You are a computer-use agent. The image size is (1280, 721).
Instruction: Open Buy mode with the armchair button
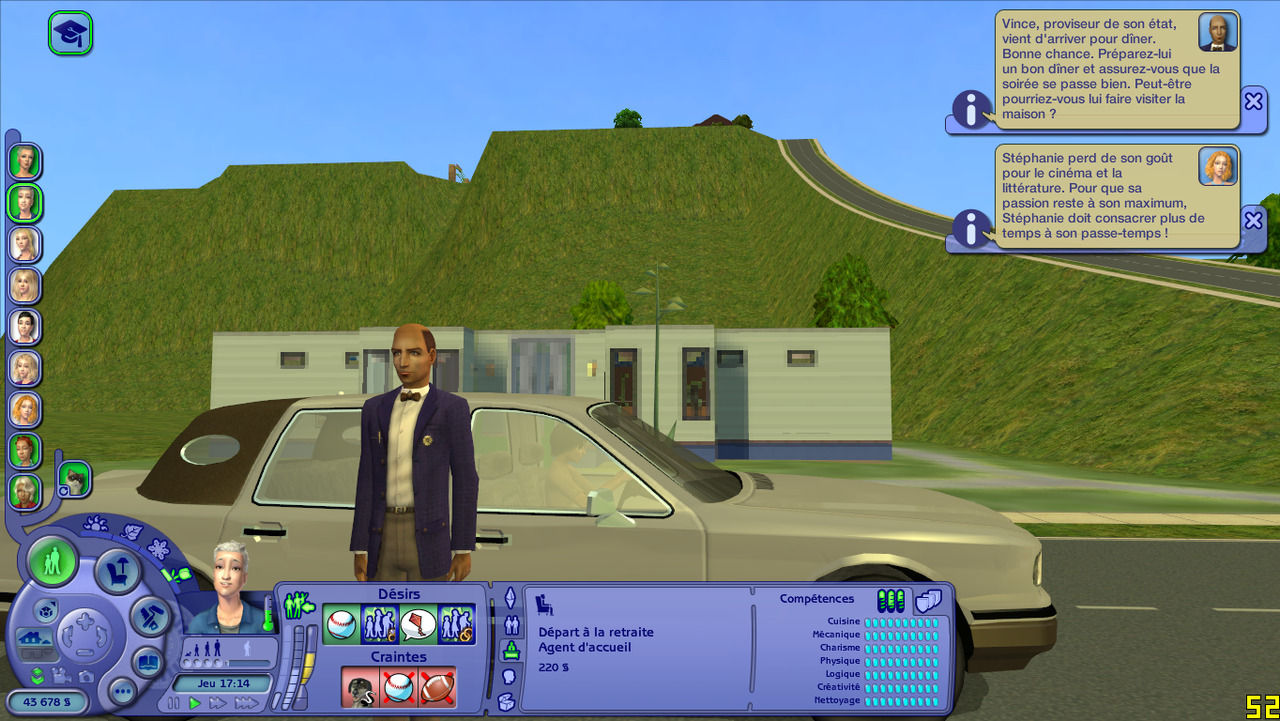[117, 571]
